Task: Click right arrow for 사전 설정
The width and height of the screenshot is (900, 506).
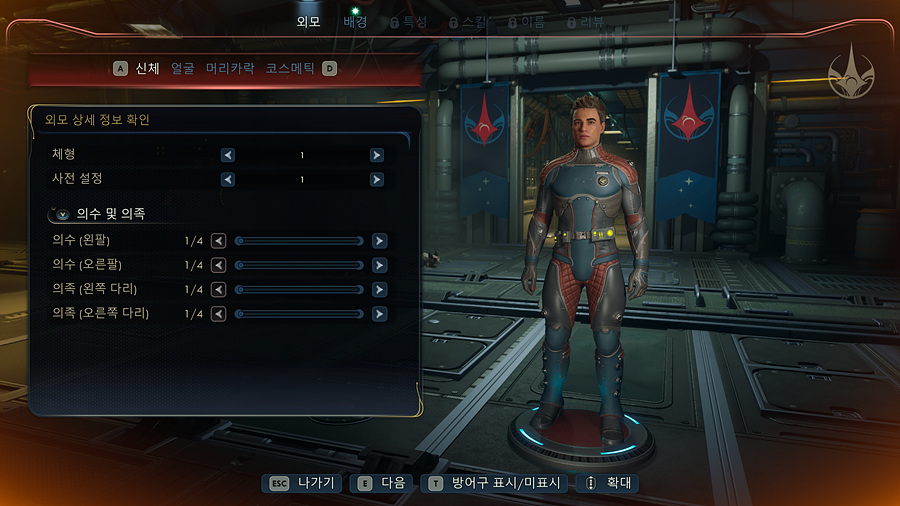Action: [377, 180]
